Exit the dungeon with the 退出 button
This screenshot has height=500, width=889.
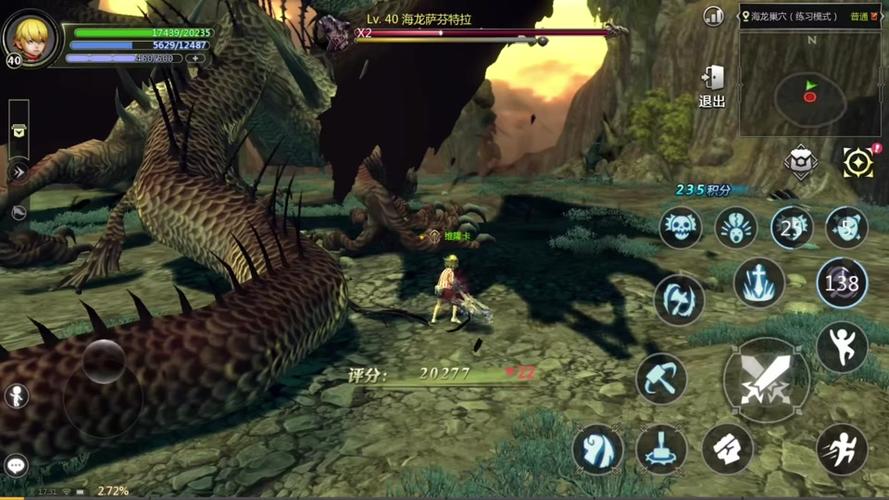click(712, 85)
